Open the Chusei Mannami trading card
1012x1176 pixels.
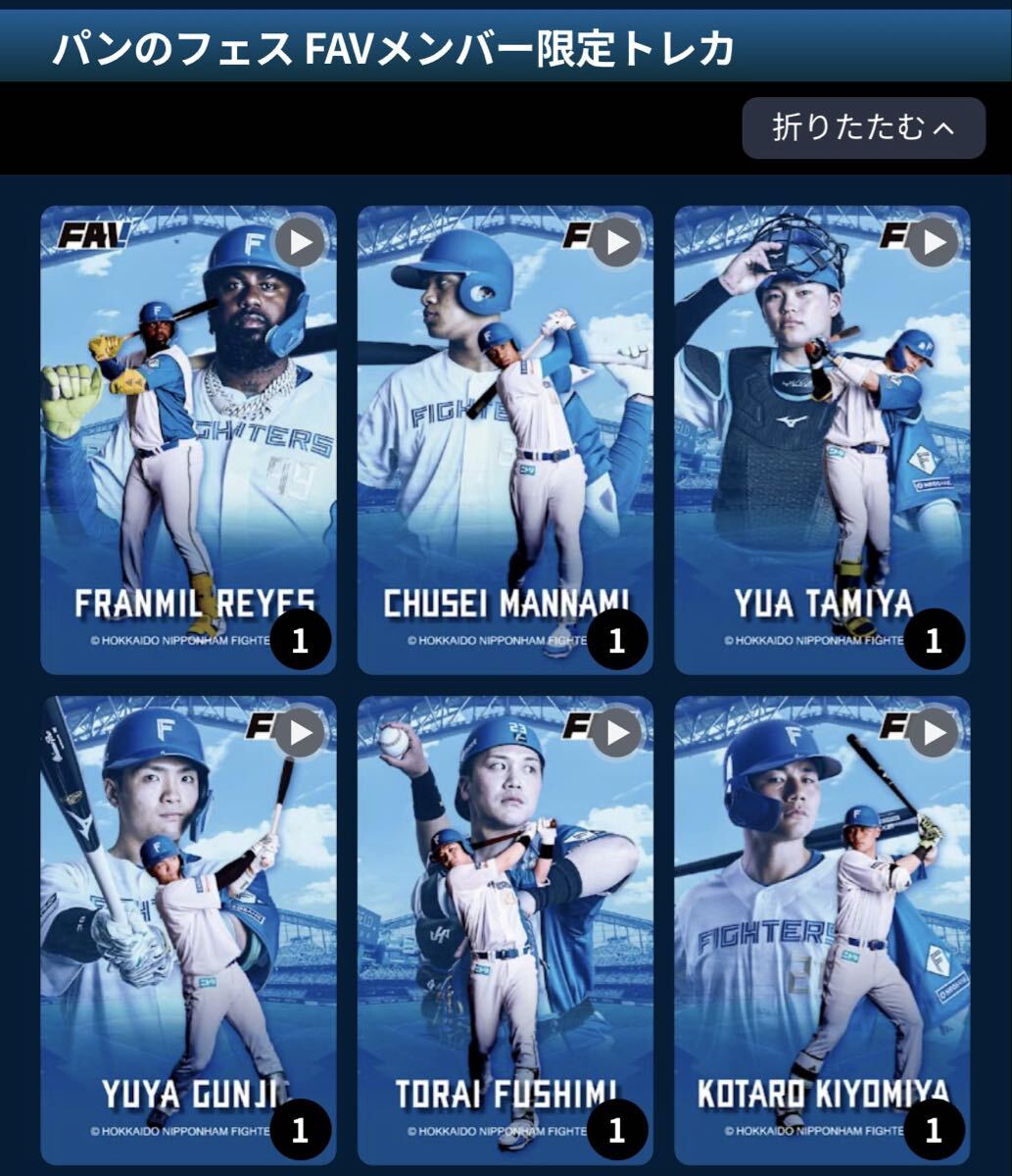click(505, 441)
